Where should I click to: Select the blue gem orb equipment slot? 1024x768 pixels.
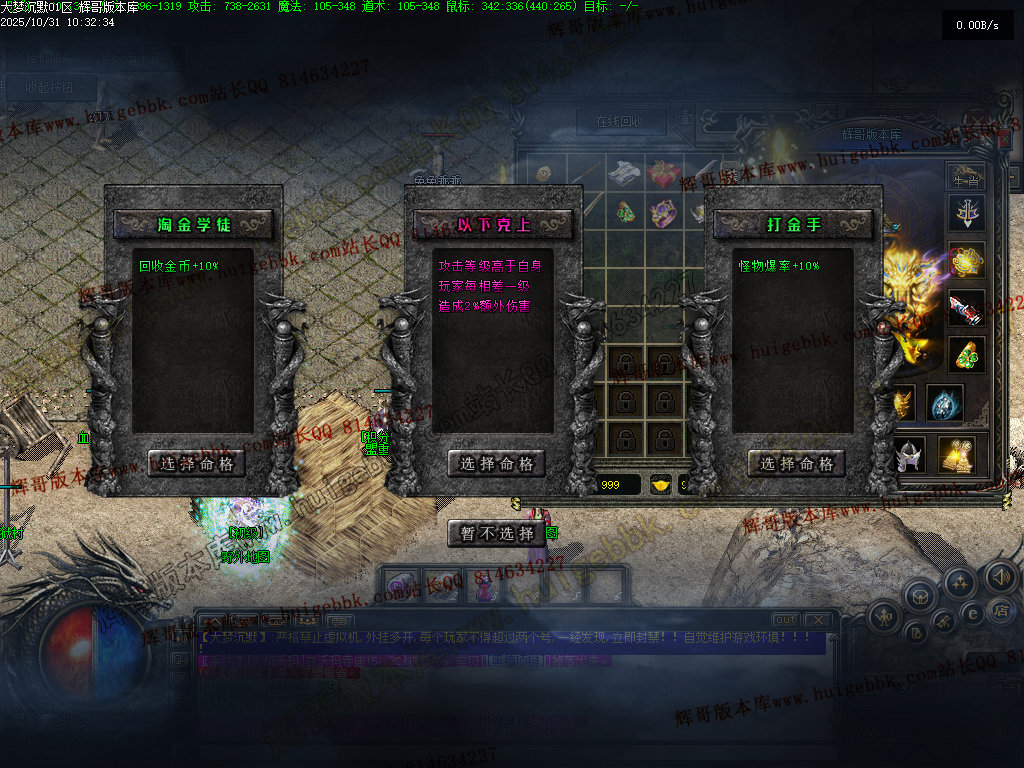click(944, 403)
